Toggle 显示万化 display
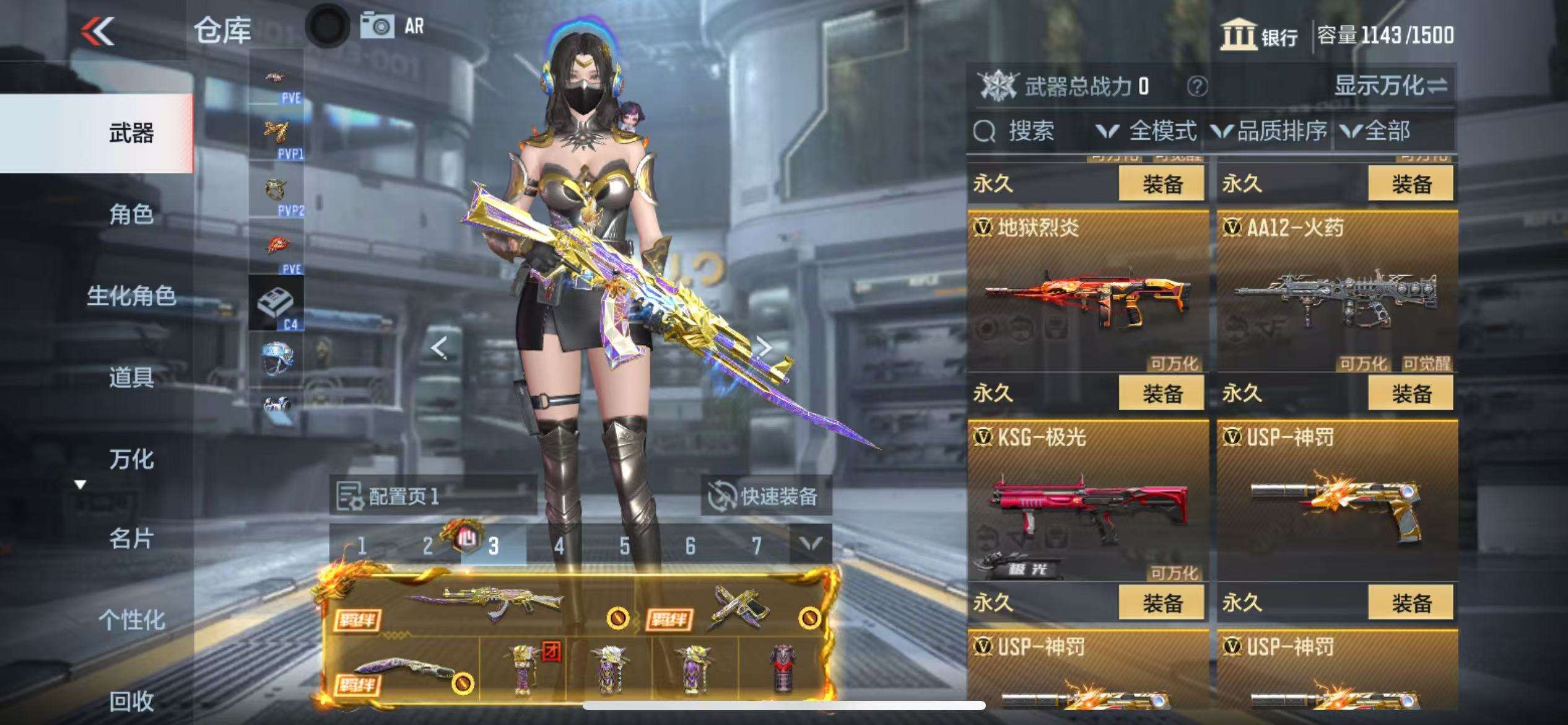The width and height of the screenshot is (1568, 725). pyautogui.click(x=1390, y=86)
